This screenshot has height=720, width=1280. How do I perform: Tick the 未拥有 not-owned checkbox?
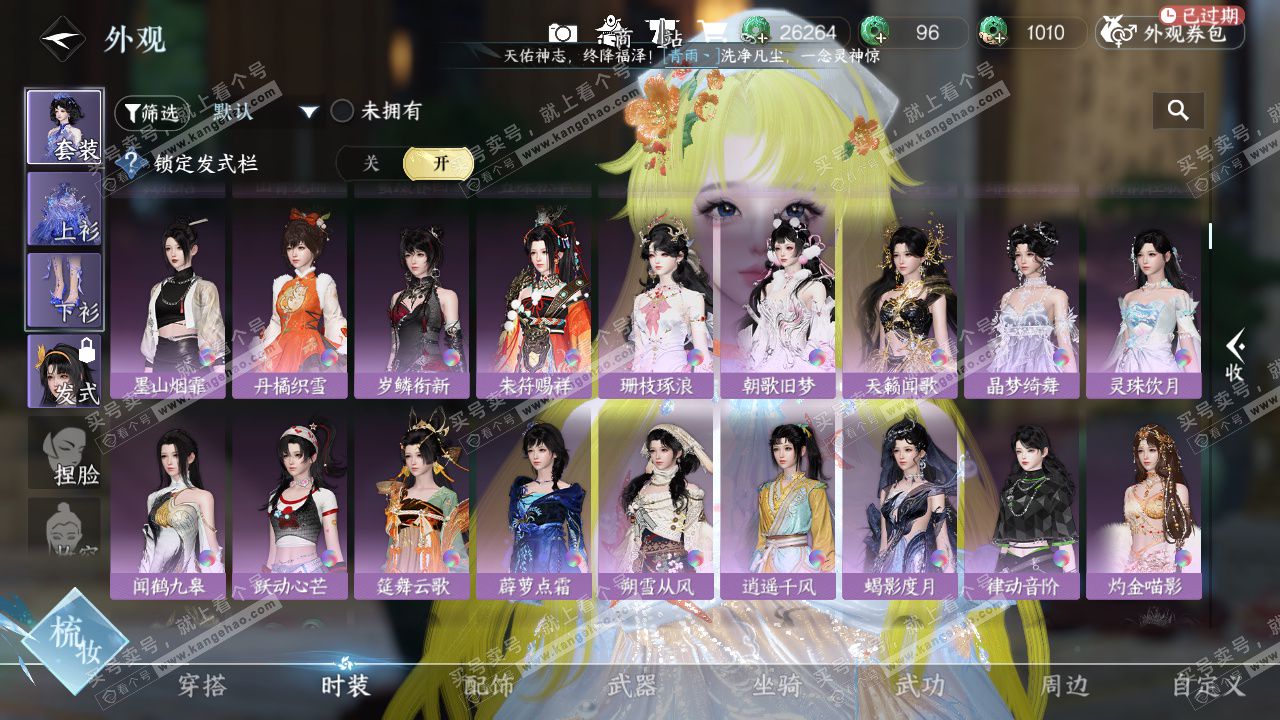click(343, 111)
